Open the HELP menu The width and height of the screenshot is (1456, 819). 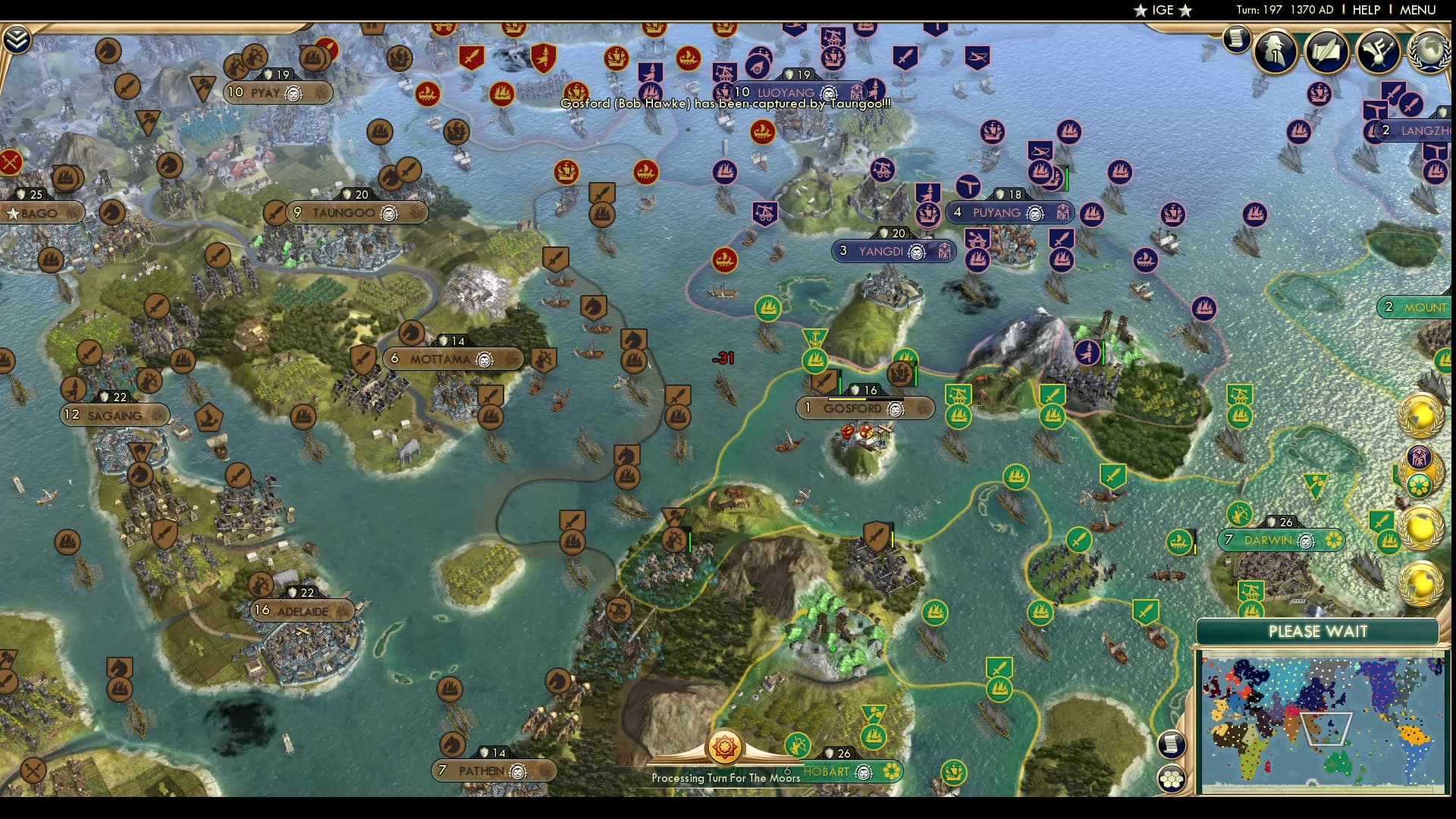point(1367,10)
